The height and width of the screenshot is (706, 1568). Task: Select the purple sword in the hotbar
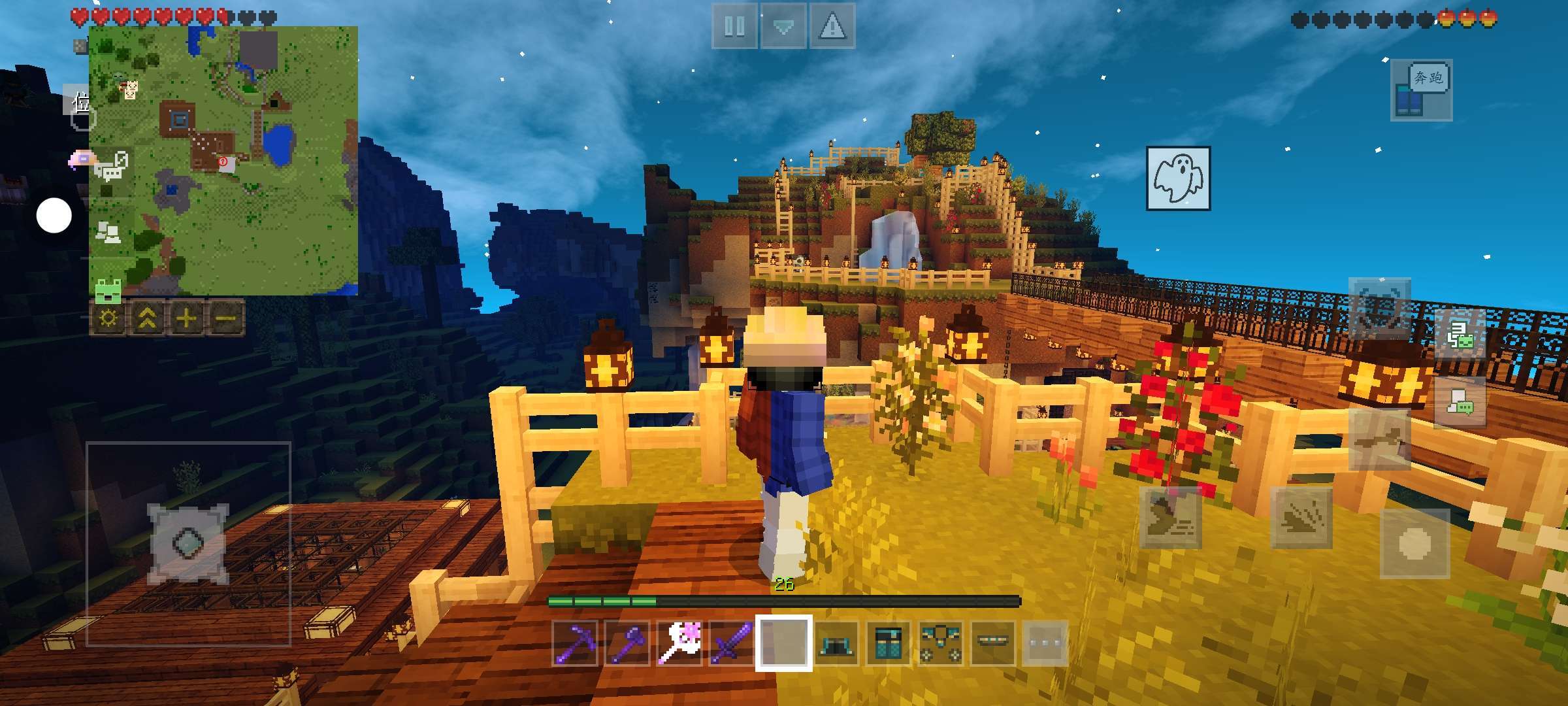pyautogui.click(x=732, y=643)
